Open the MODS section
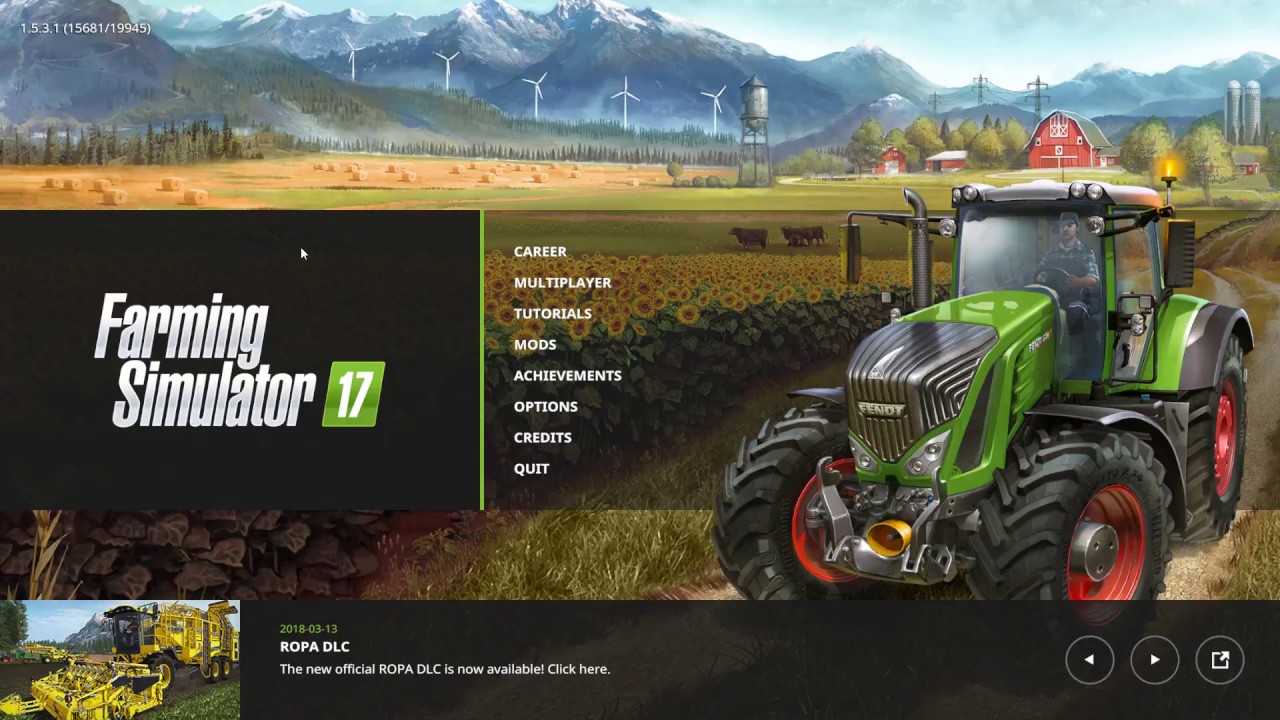 (x=535, y=344)
